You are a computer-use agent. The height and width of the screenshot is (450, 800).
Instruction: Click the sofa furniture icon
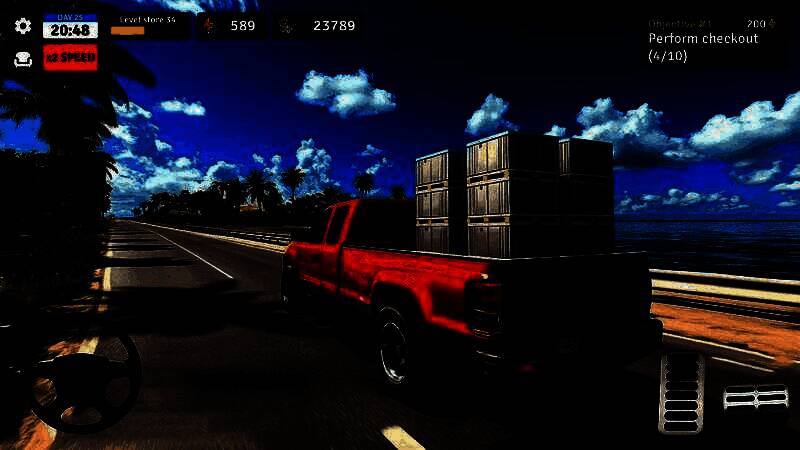23,59
